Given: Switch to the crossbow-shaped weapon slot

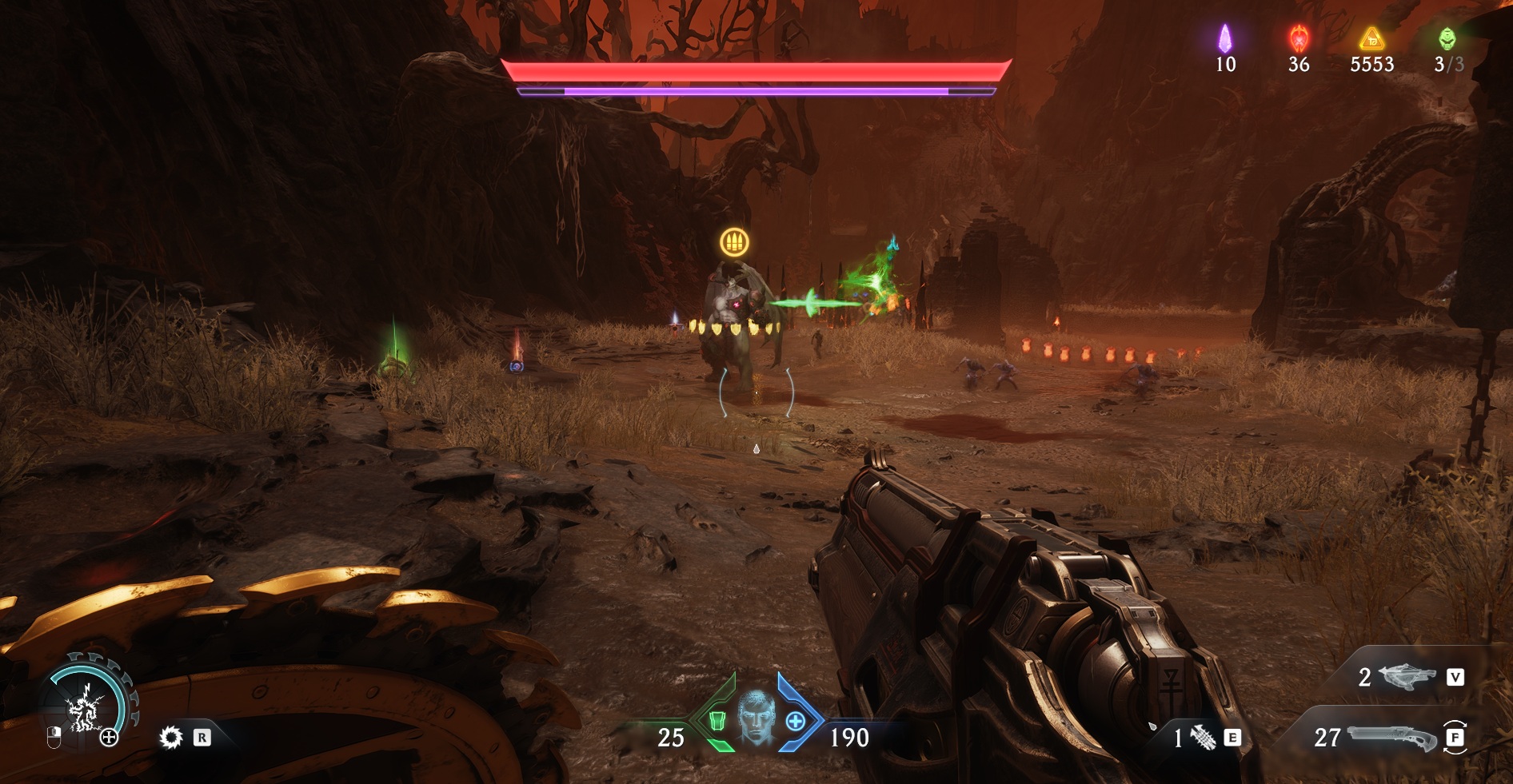Looking at the screenshot, I should 1408,677.
